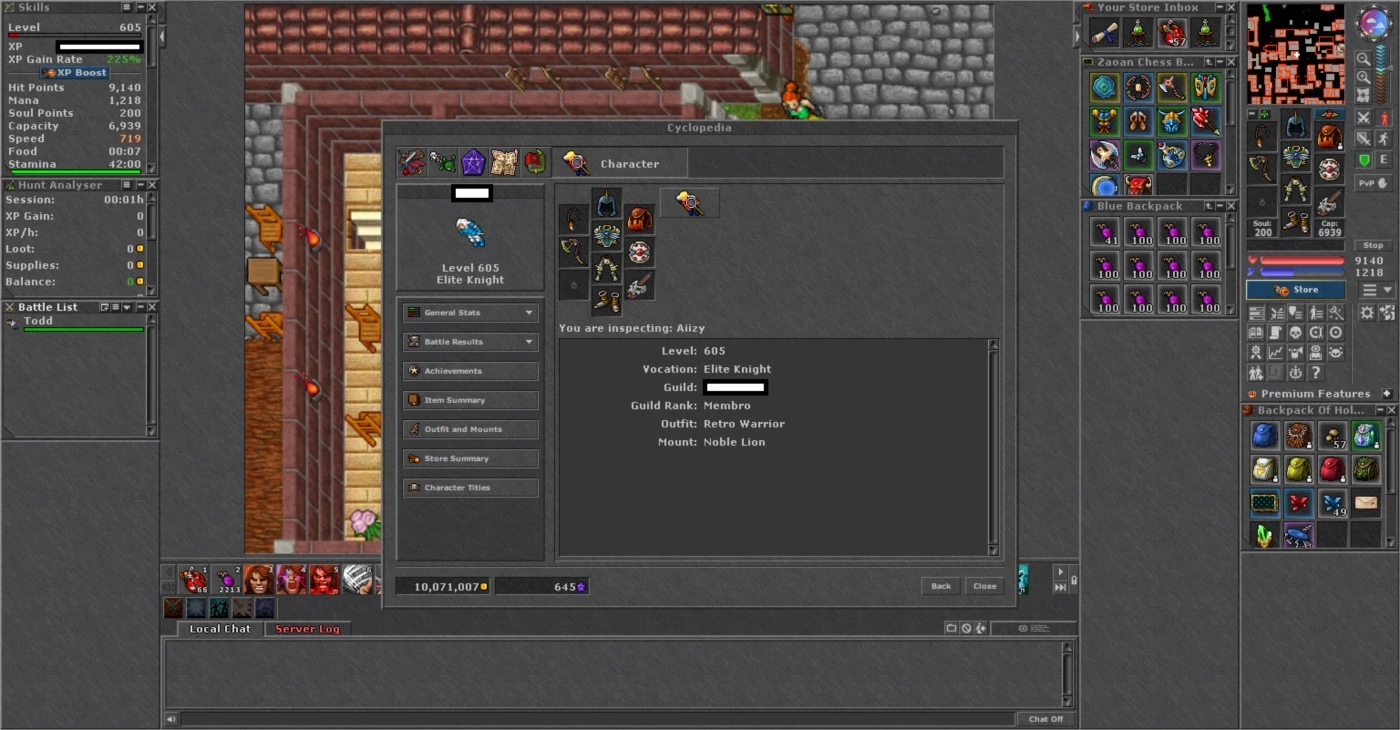
Task: Toggle the PvP mode control
Action: [x=1374, y=183]
